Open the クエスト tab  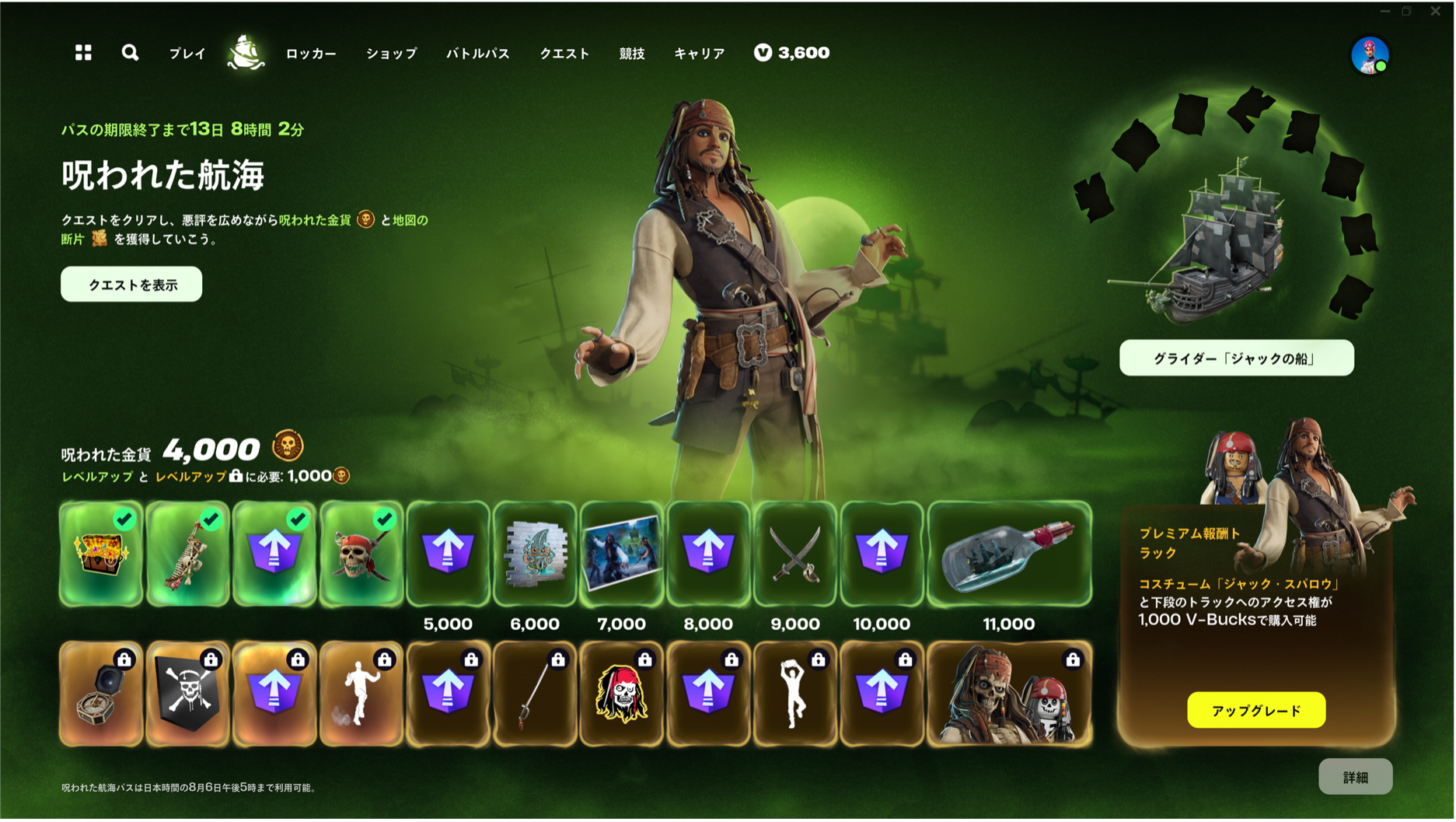(x=565, y=54)
